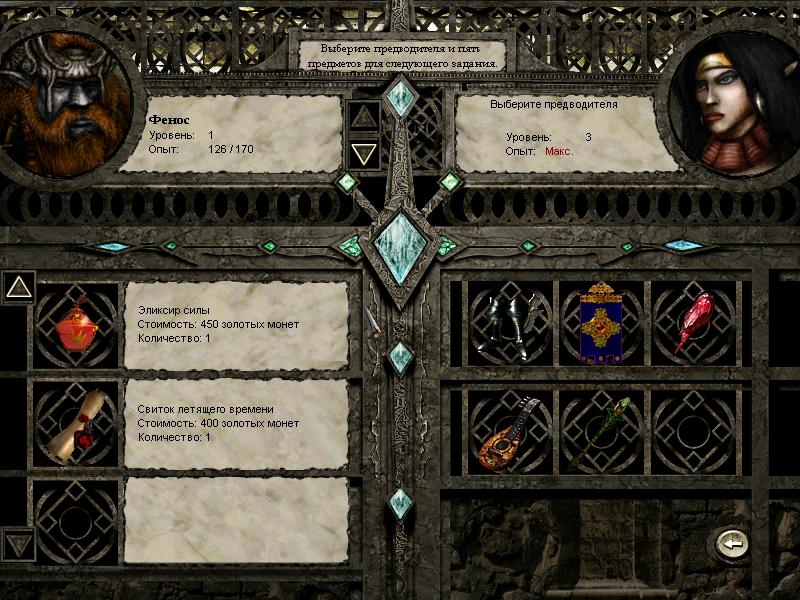Move item list up with the arrow

click(18, 288)
